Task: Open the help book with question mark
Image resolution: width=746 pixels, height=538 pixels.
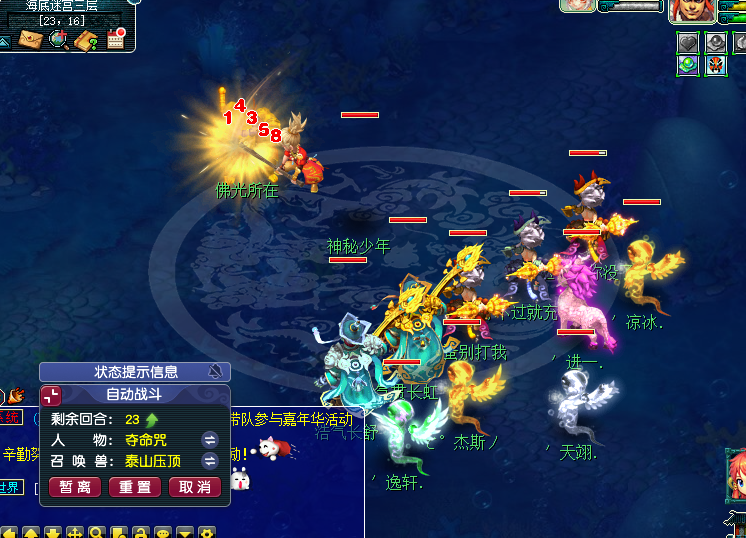Action: 87,40
